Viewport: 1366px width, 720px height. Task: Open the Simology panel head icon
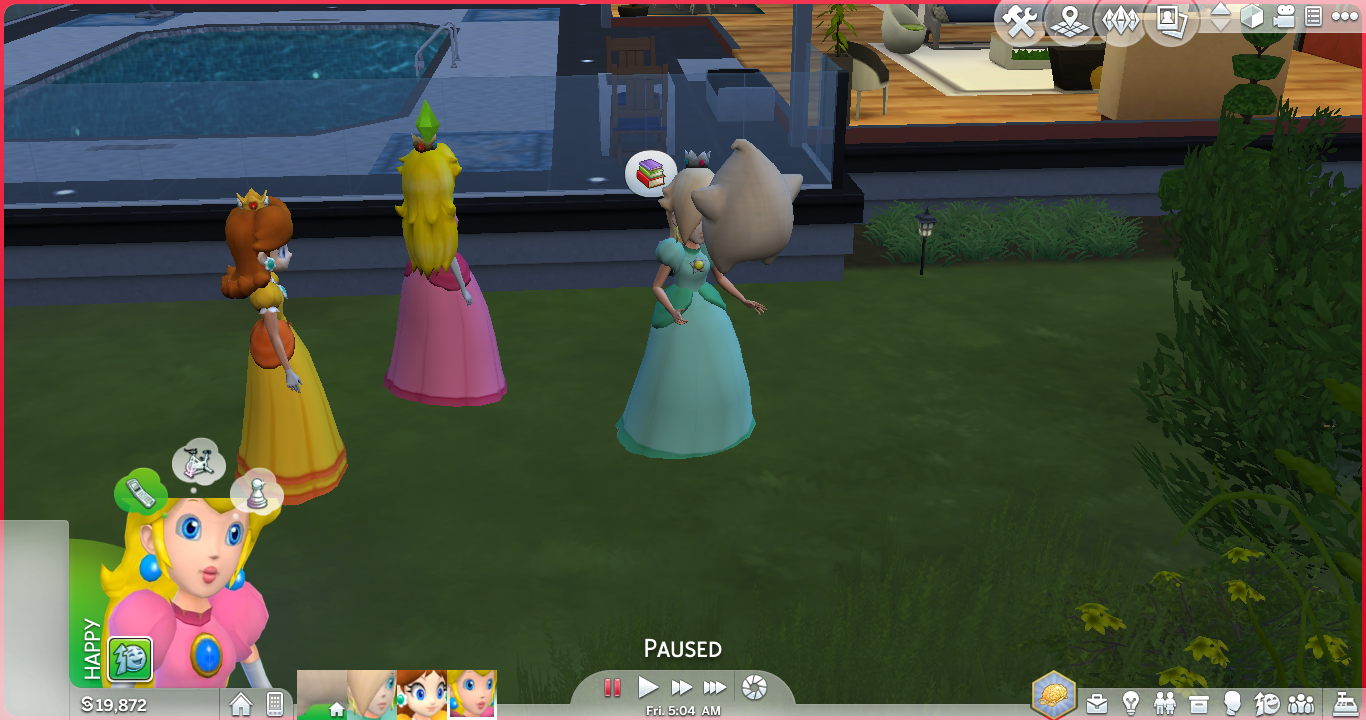click(1233, 703)
